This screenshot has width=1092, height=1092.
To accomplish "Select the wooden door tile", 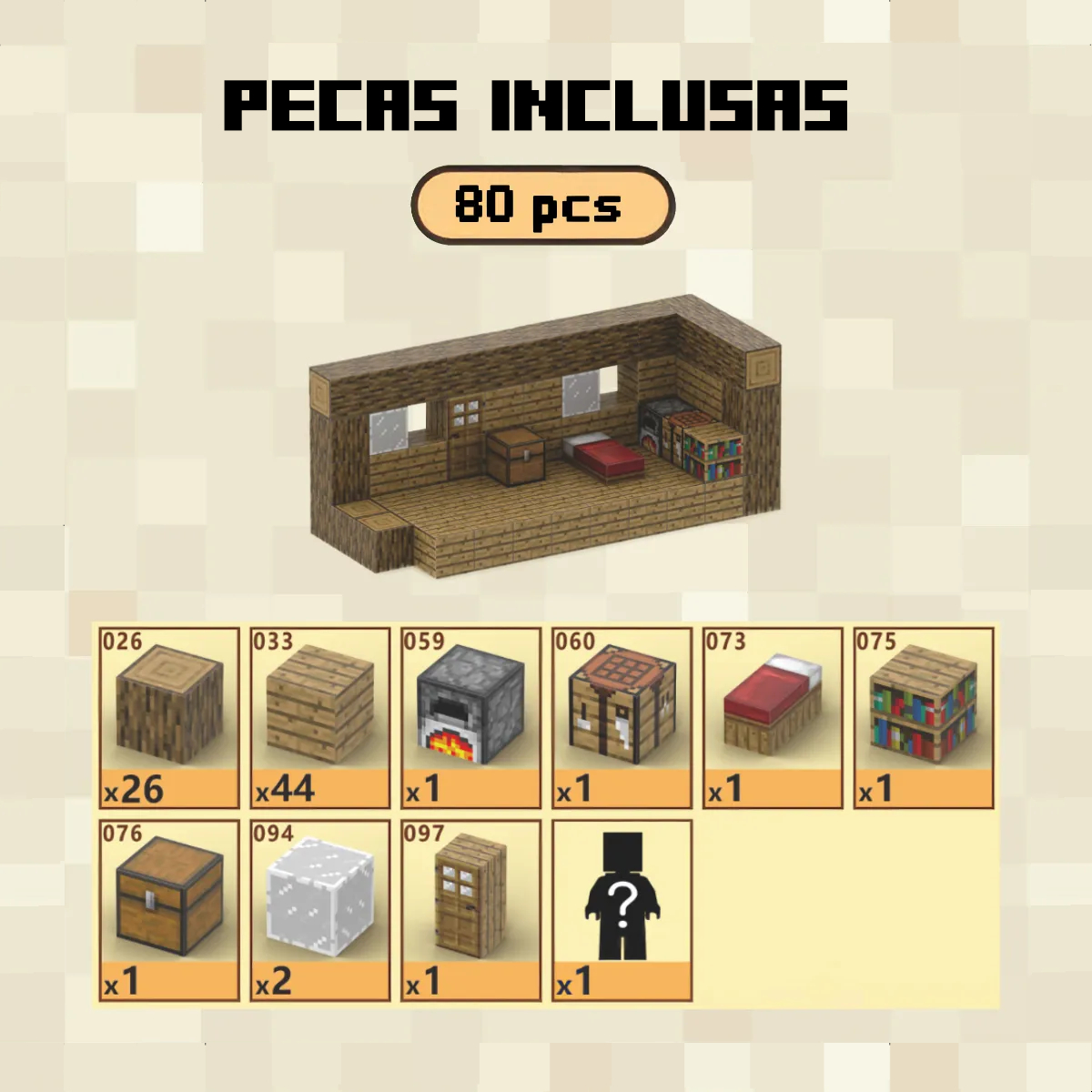I will tap(471, 909).
